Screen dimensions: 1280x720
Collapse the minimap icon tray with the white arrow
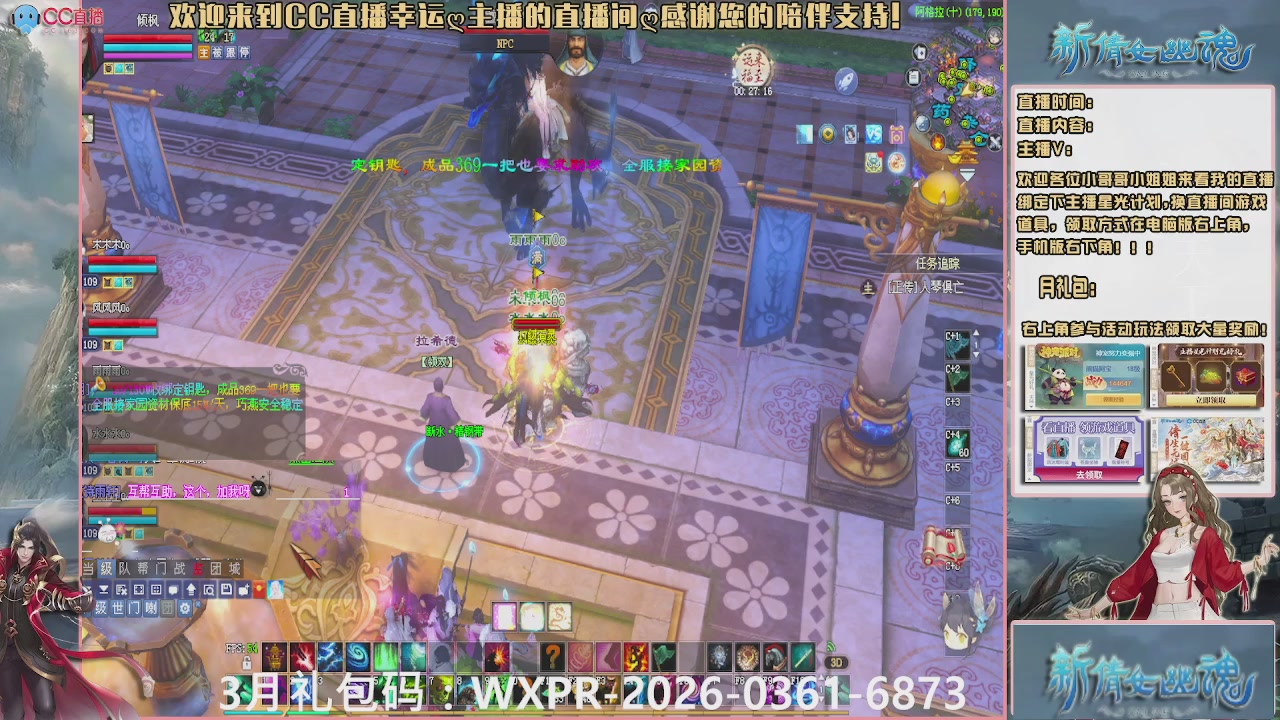966,173
